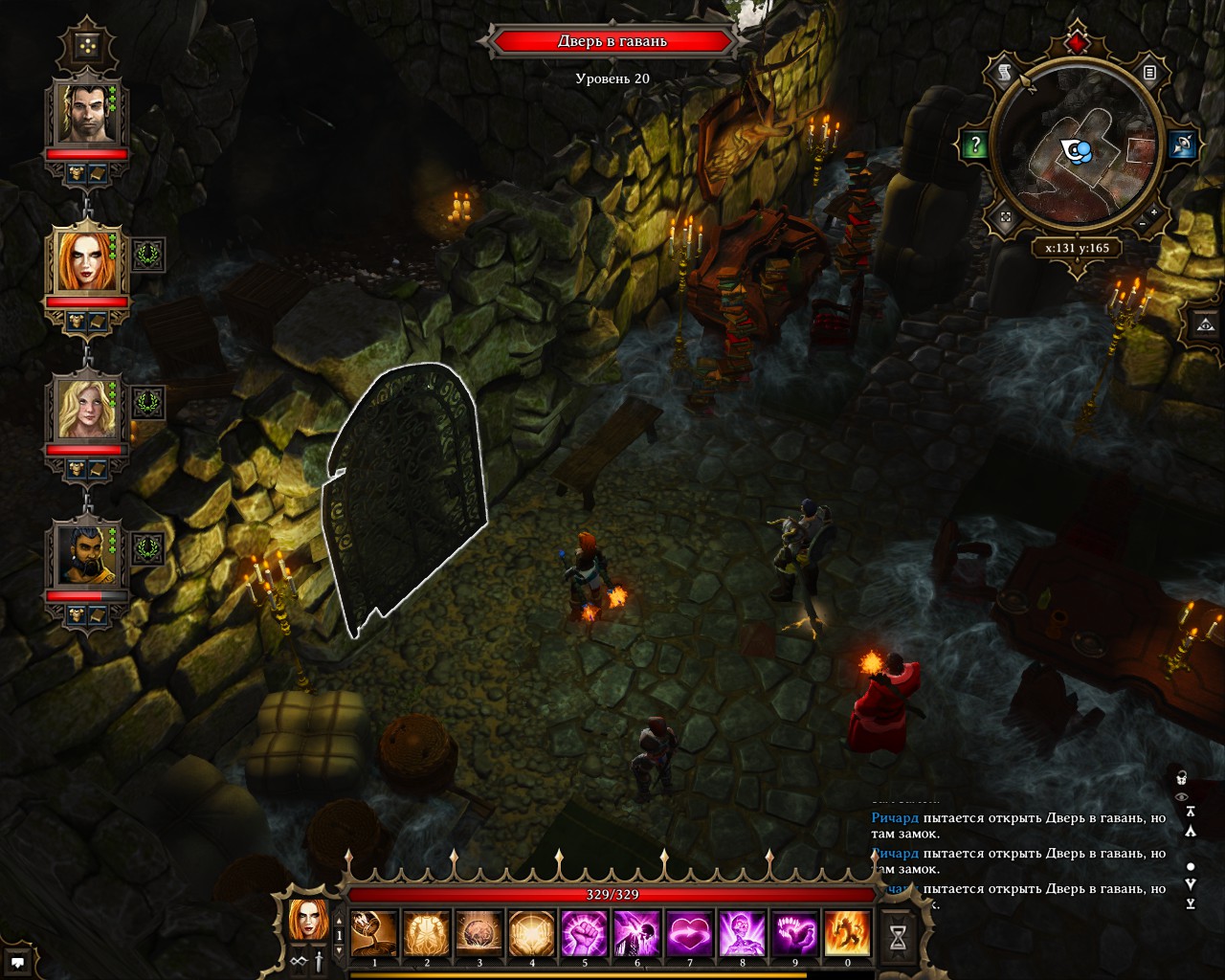Select the dark-haired male party portrait
Screen dimensions: 1225x980
coord(86,113)
